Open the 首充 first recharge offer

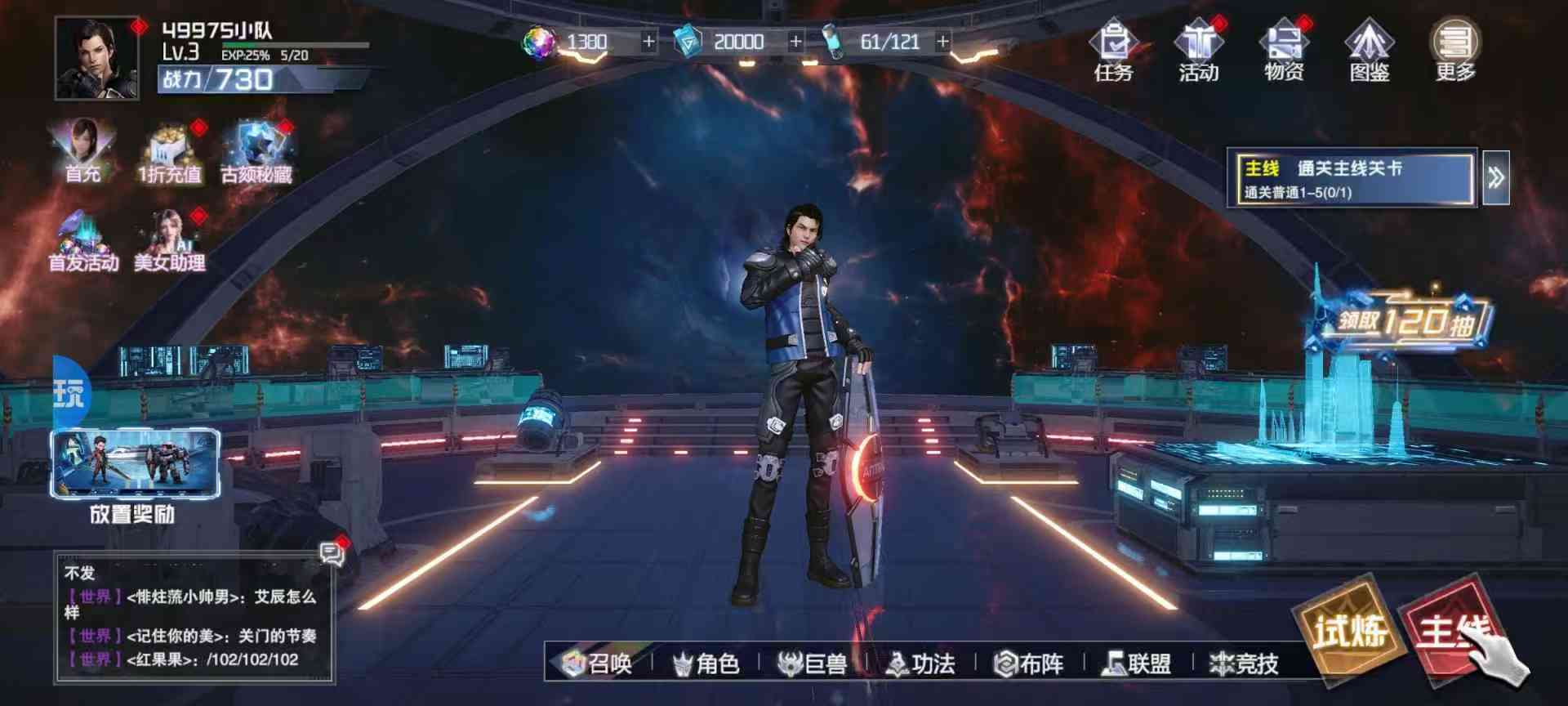[82, 150]
